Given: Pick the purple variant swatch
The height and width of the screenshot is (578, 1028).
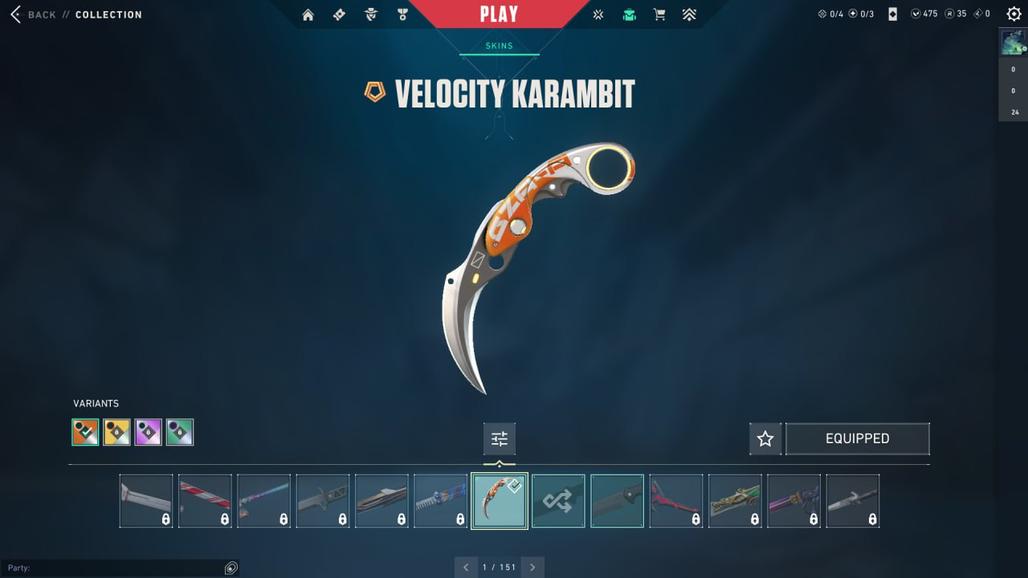Looking at the screenshot, I should [148, 432].
